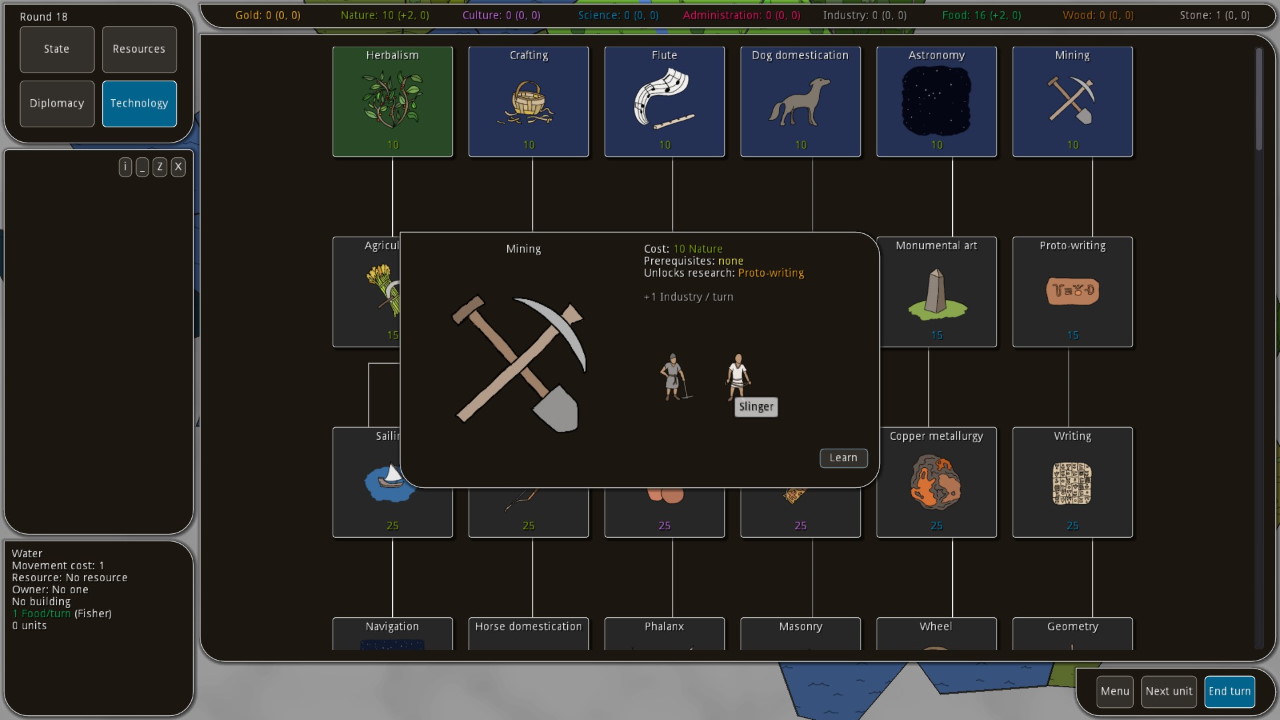End the current turn
Image resolution: width=1280 pixels, height=720 pixels.
1229,691
